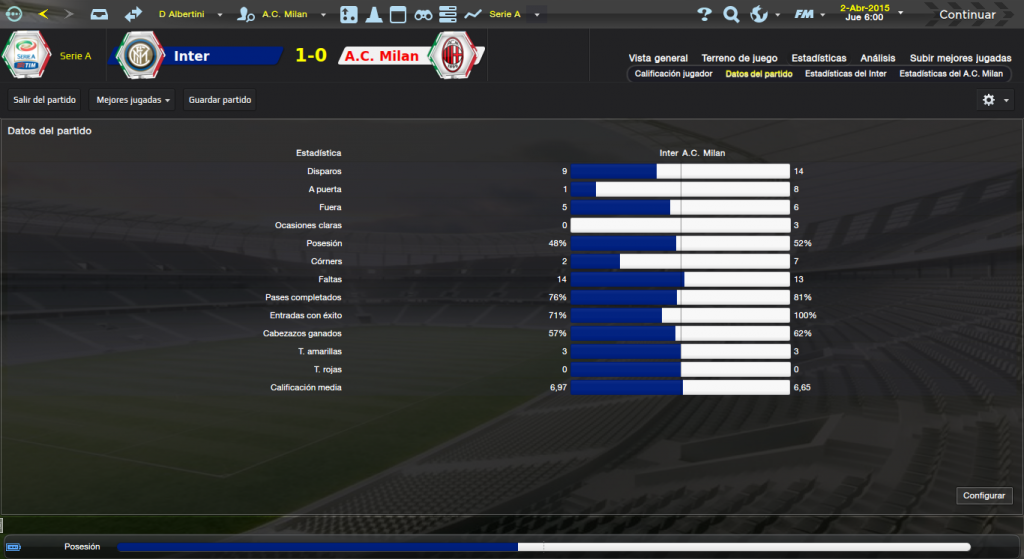Open the Mejores jugadas dropdown
The image size is (1024, 559).
132,100
